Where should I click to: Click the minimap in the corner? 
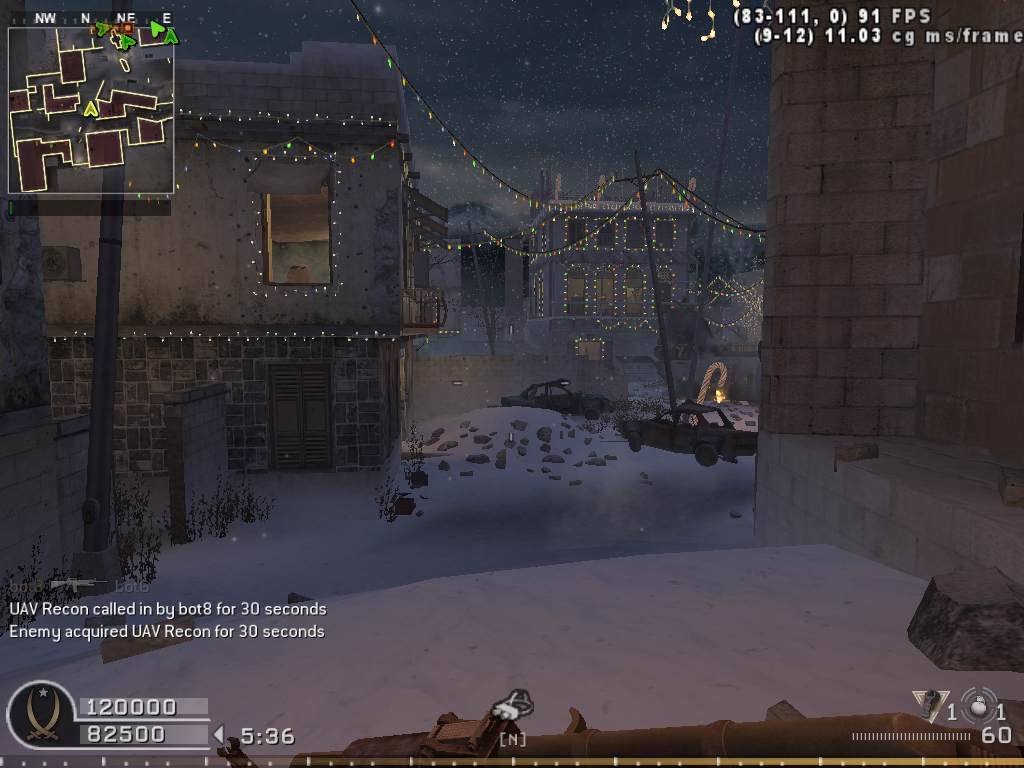click(x=91, y=110)
